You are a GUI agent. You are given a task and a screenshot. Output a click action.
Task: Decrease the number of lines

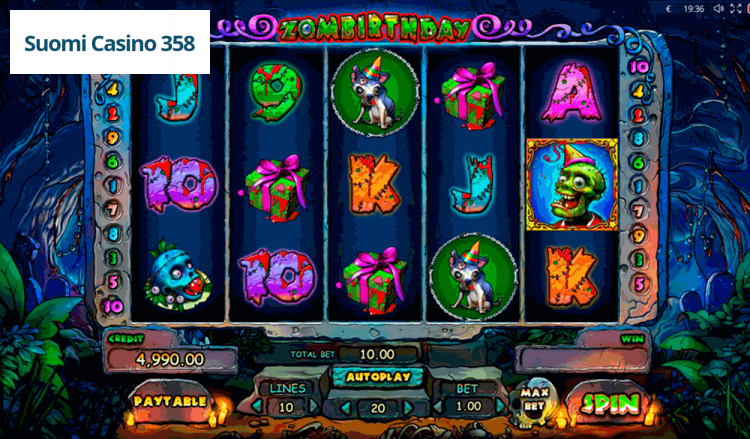pos(255,407)
